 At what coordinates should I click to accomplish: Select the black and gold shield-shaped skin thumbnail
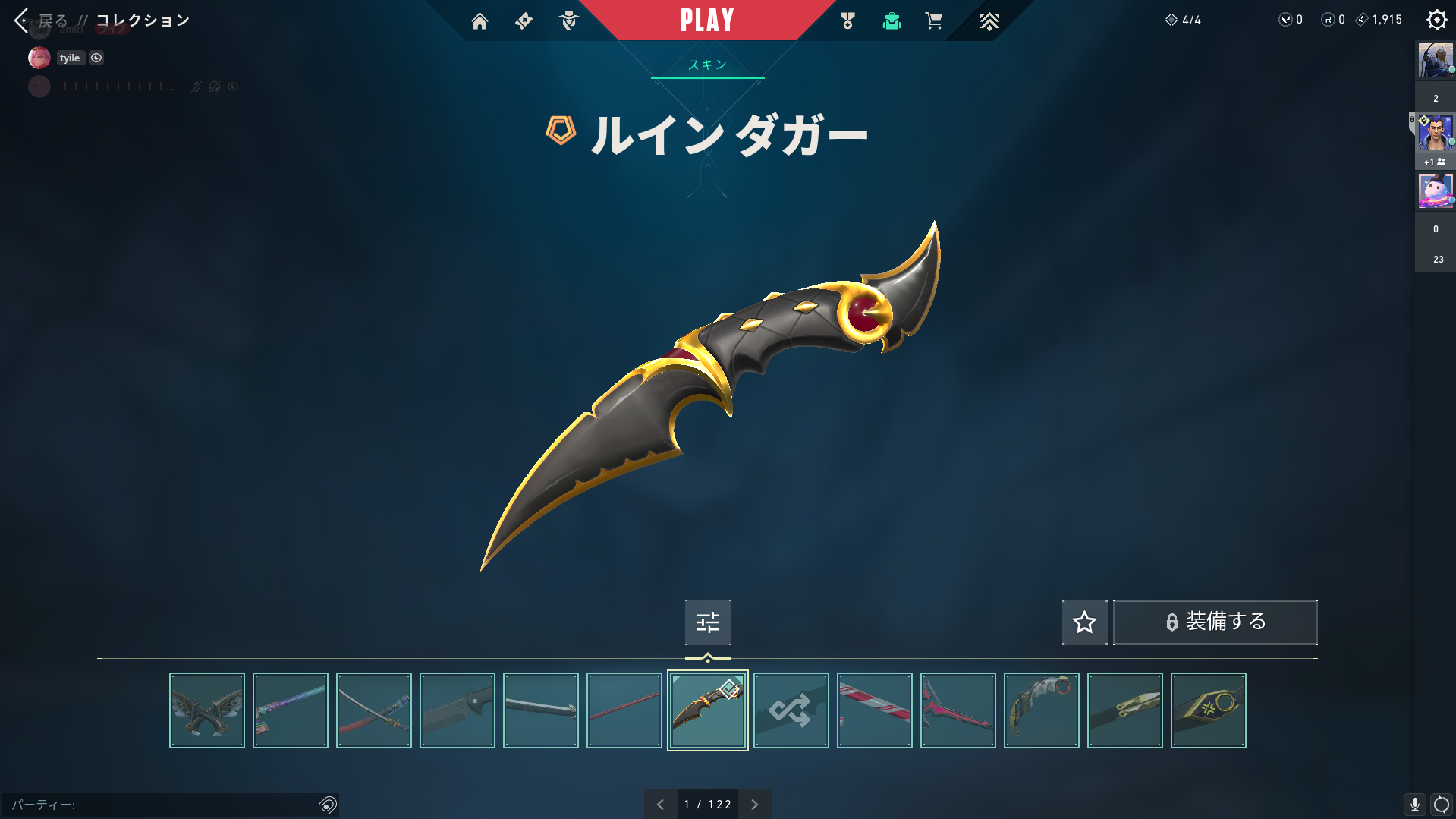(1208, 710)
